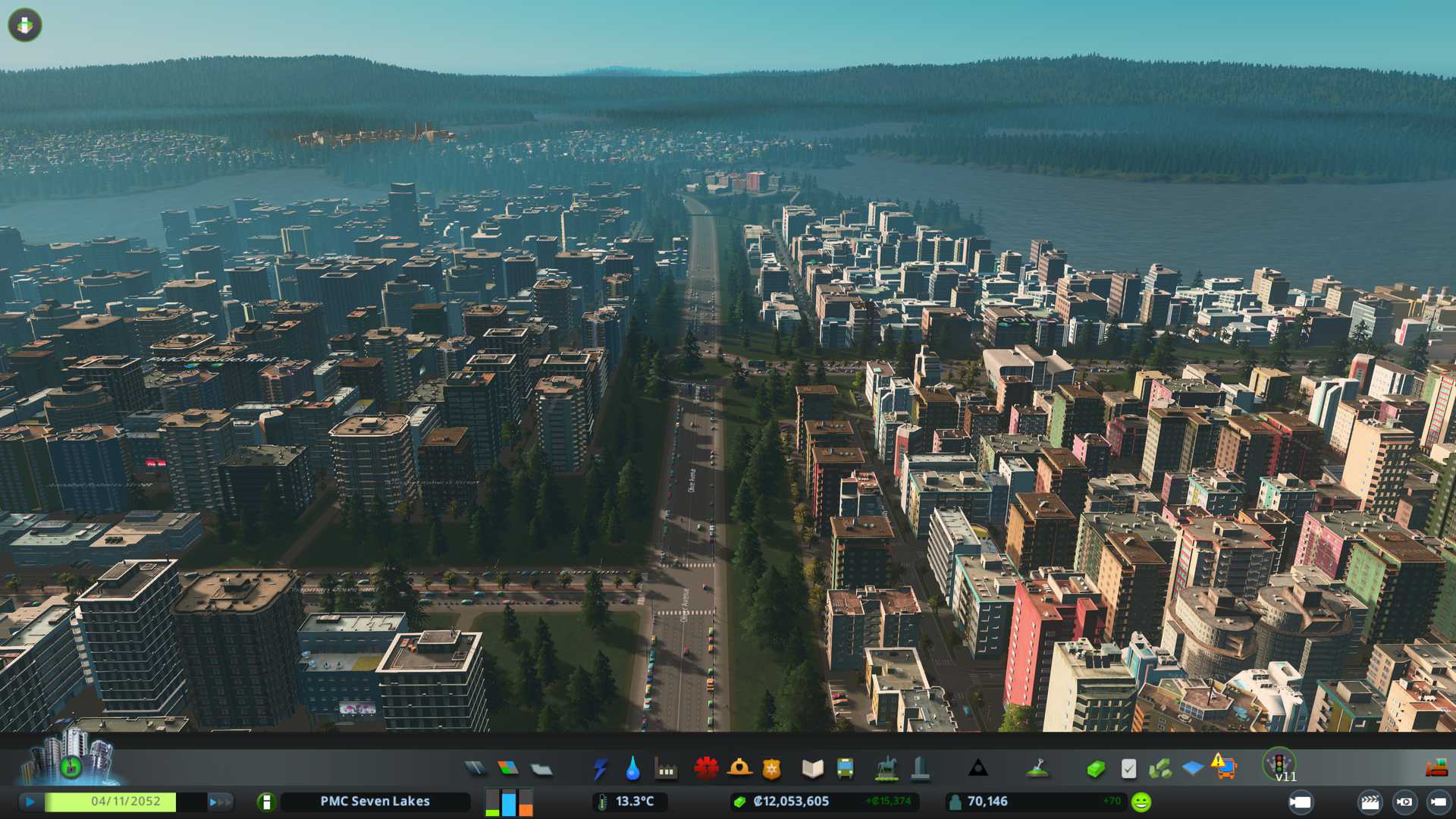Open the Garbage and Industry factory menu
Image resolution: width=1456 pixels, height=819 pixels.
coord(666,769)
